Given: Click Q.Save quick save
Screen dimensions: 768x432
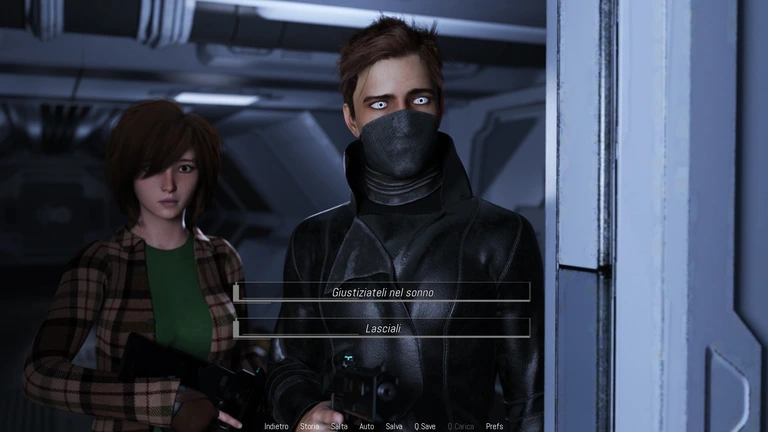Looking at the screenshot, I should click(x=425, y=426).
